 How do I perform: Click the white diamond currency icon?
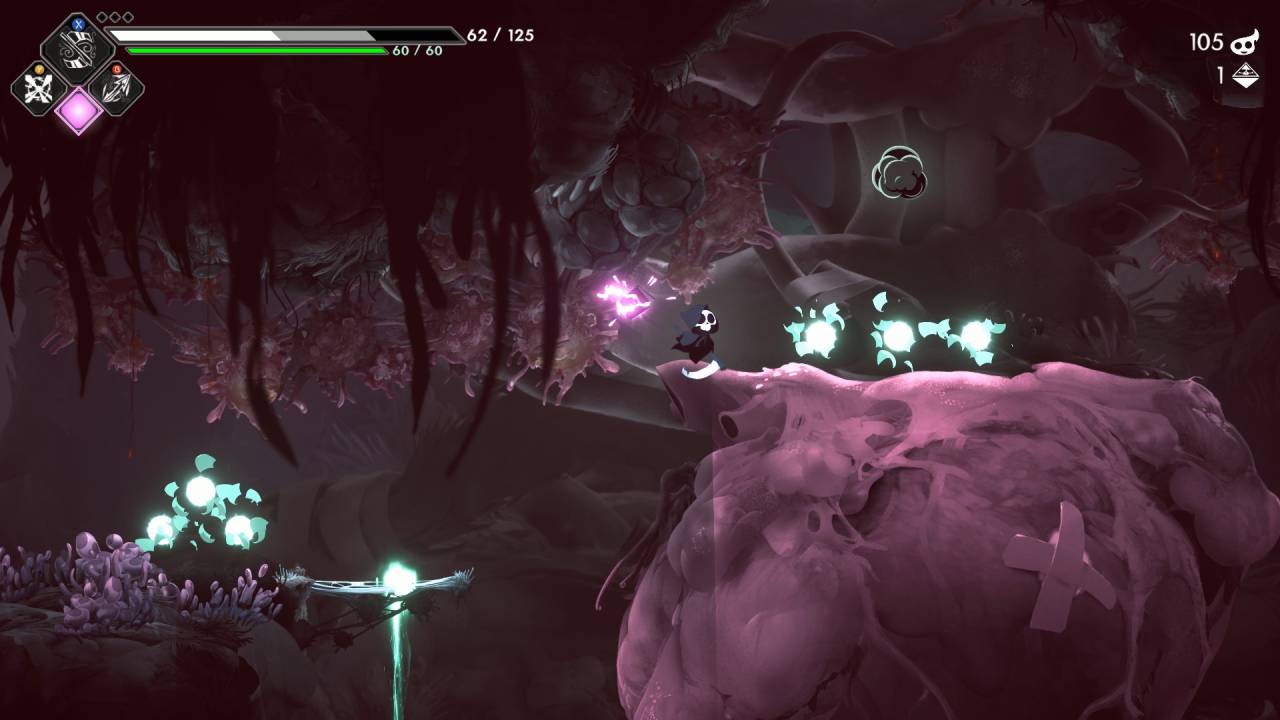[x=1244, y=75]
